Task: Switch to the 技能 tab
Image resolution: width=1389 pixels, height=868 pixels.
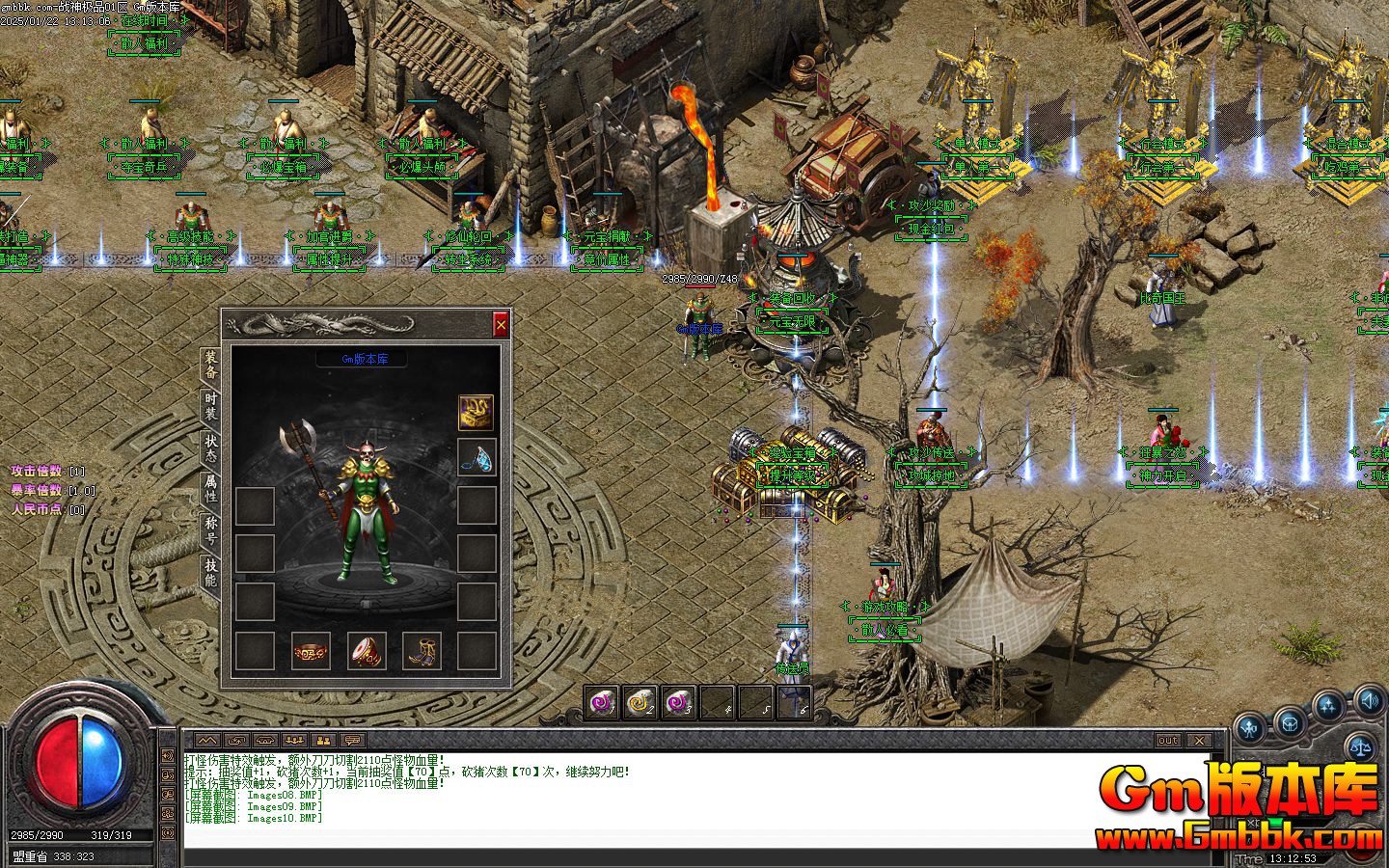Action: [208, 569]
